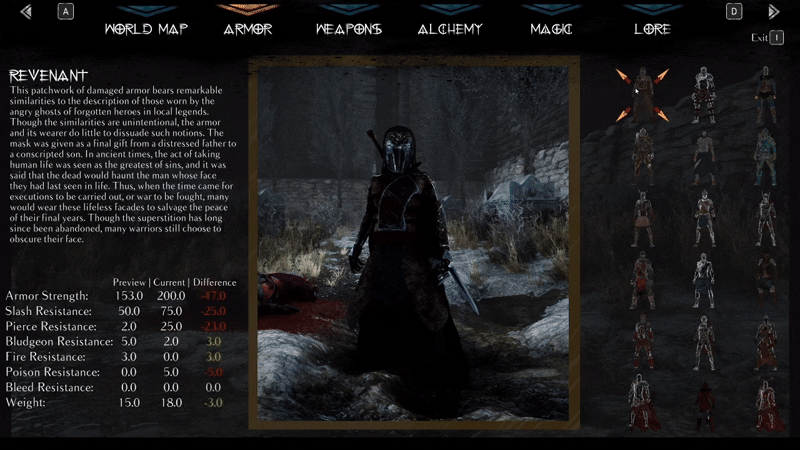The image size is (800, 450).
Task: Click the right arrow to go to next tab
Action: [773, 12]
